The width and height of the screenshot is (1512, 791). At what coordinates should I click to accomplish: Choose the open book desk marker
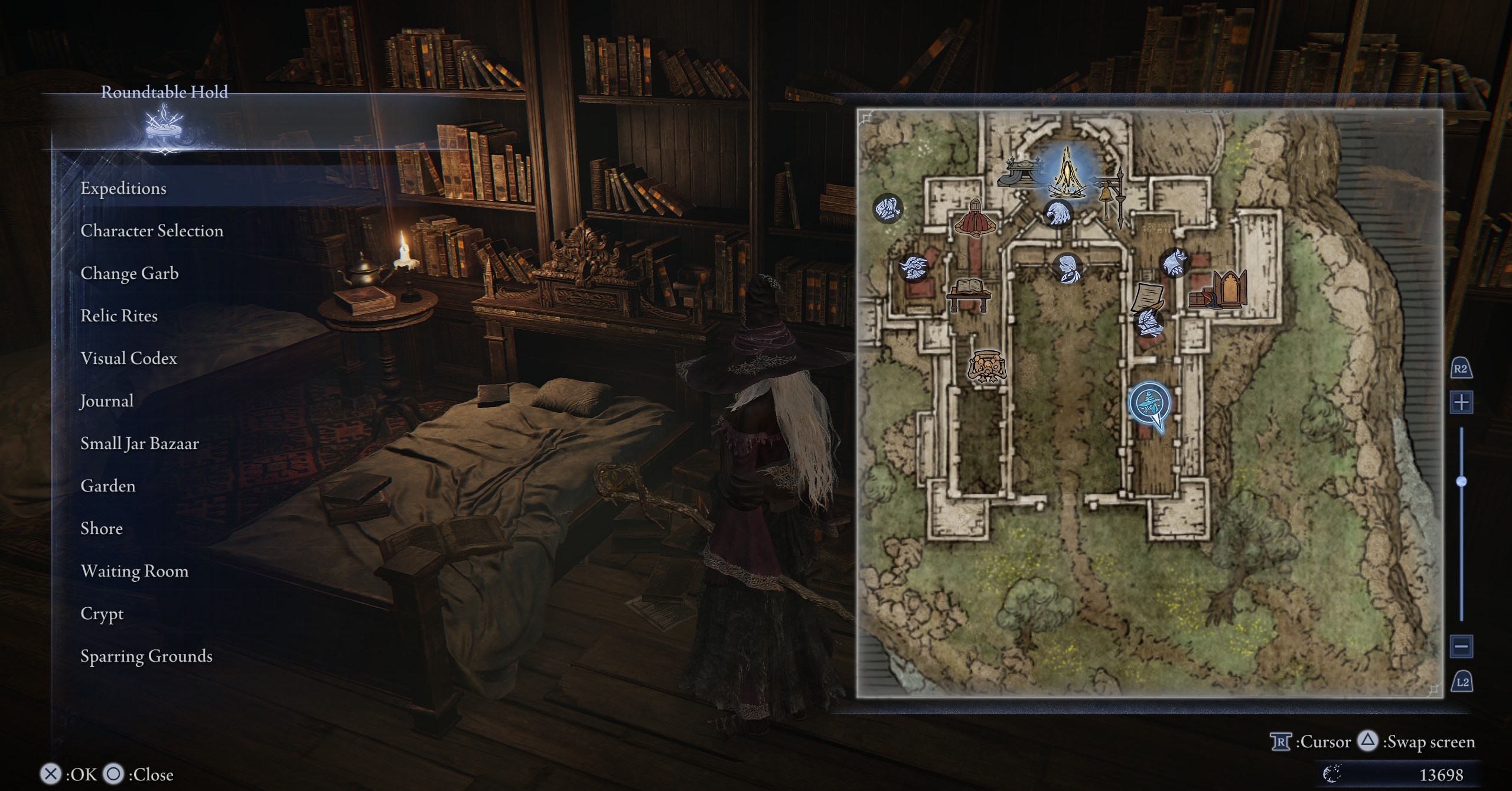click(968, 293)
